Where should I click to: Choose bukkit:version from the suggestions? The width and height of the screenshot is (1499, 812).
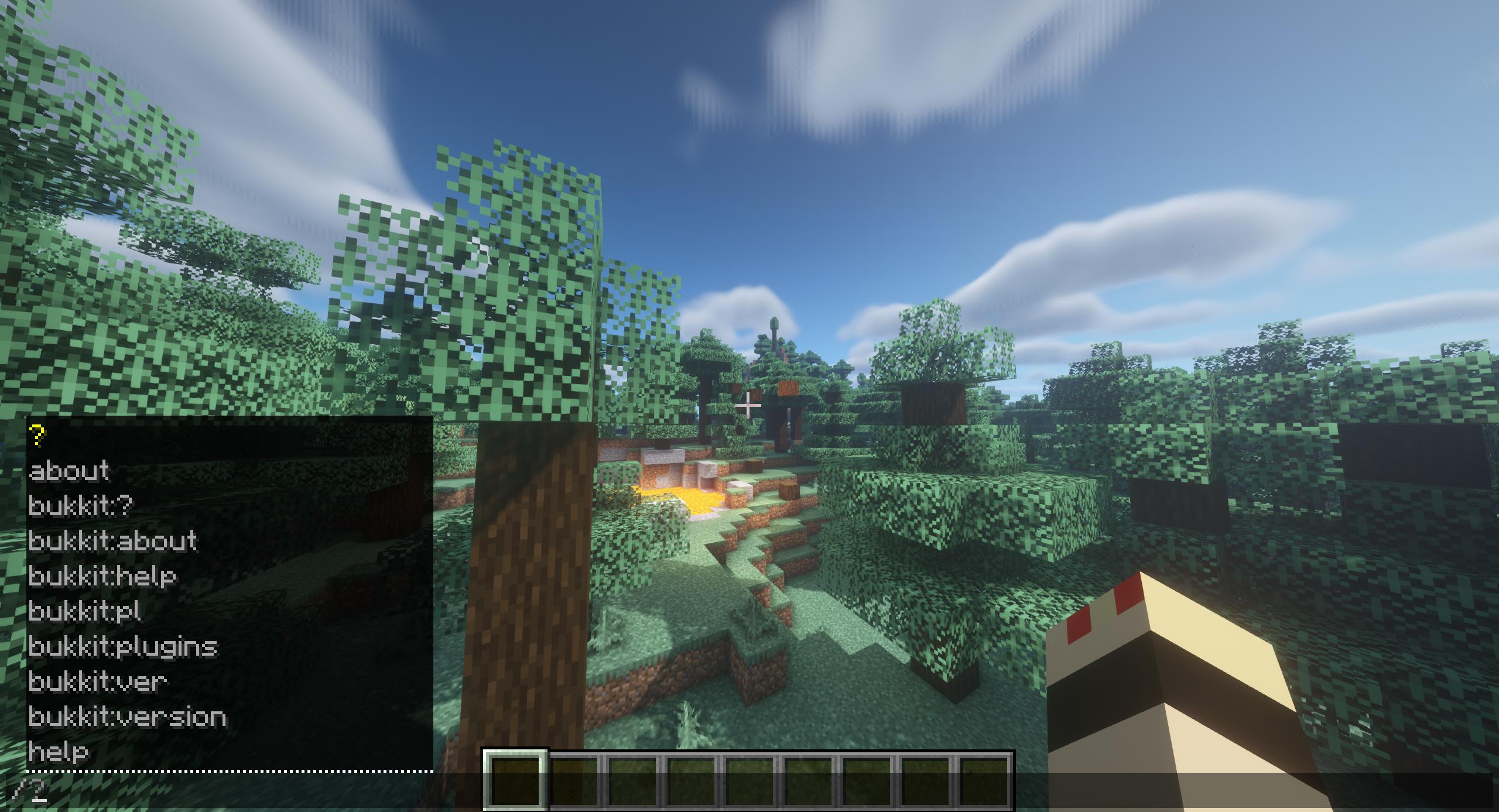point(129,717)
